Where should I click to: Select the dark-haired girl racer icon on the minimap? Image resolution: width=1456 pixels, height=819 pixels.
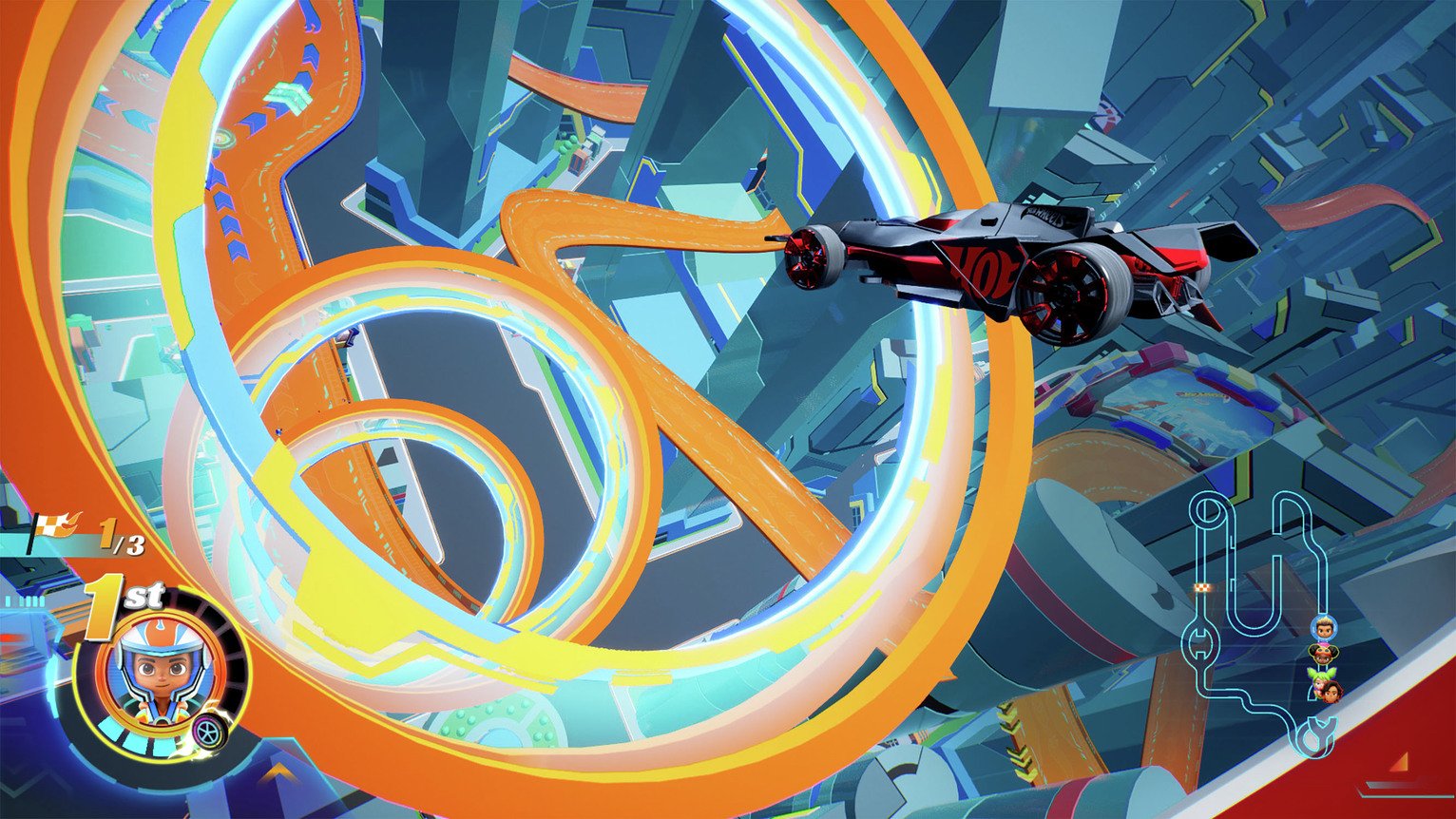click(1322, 653)
